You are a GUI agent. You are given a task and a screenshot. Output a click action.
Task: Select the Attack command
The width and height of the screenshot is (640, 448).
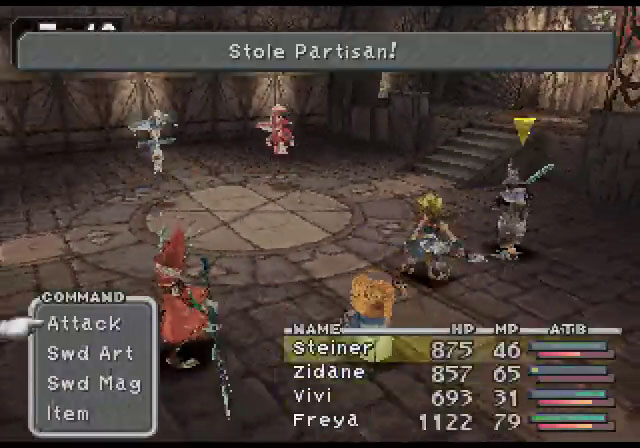[84, 323]
